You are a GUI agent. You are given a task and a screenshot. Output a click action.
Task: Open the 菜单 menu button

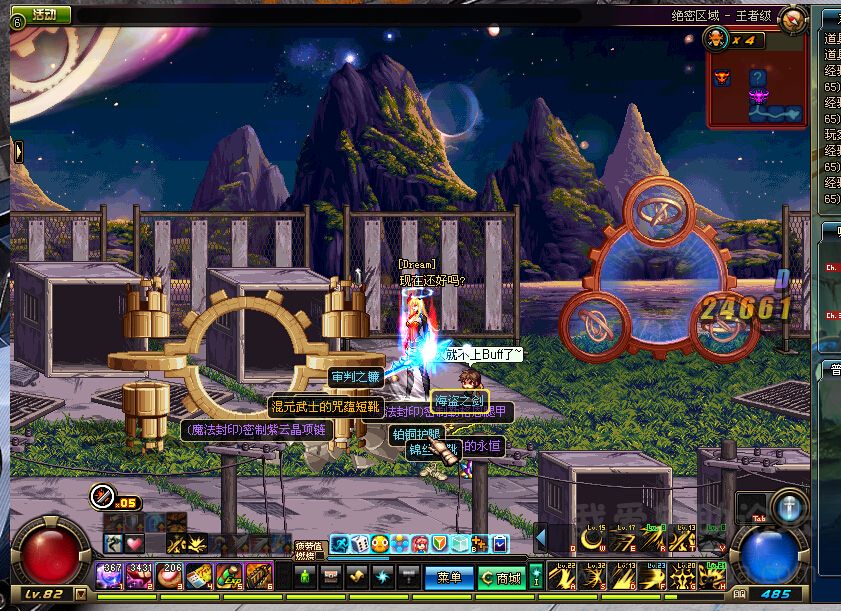click(x=449, y=577)
